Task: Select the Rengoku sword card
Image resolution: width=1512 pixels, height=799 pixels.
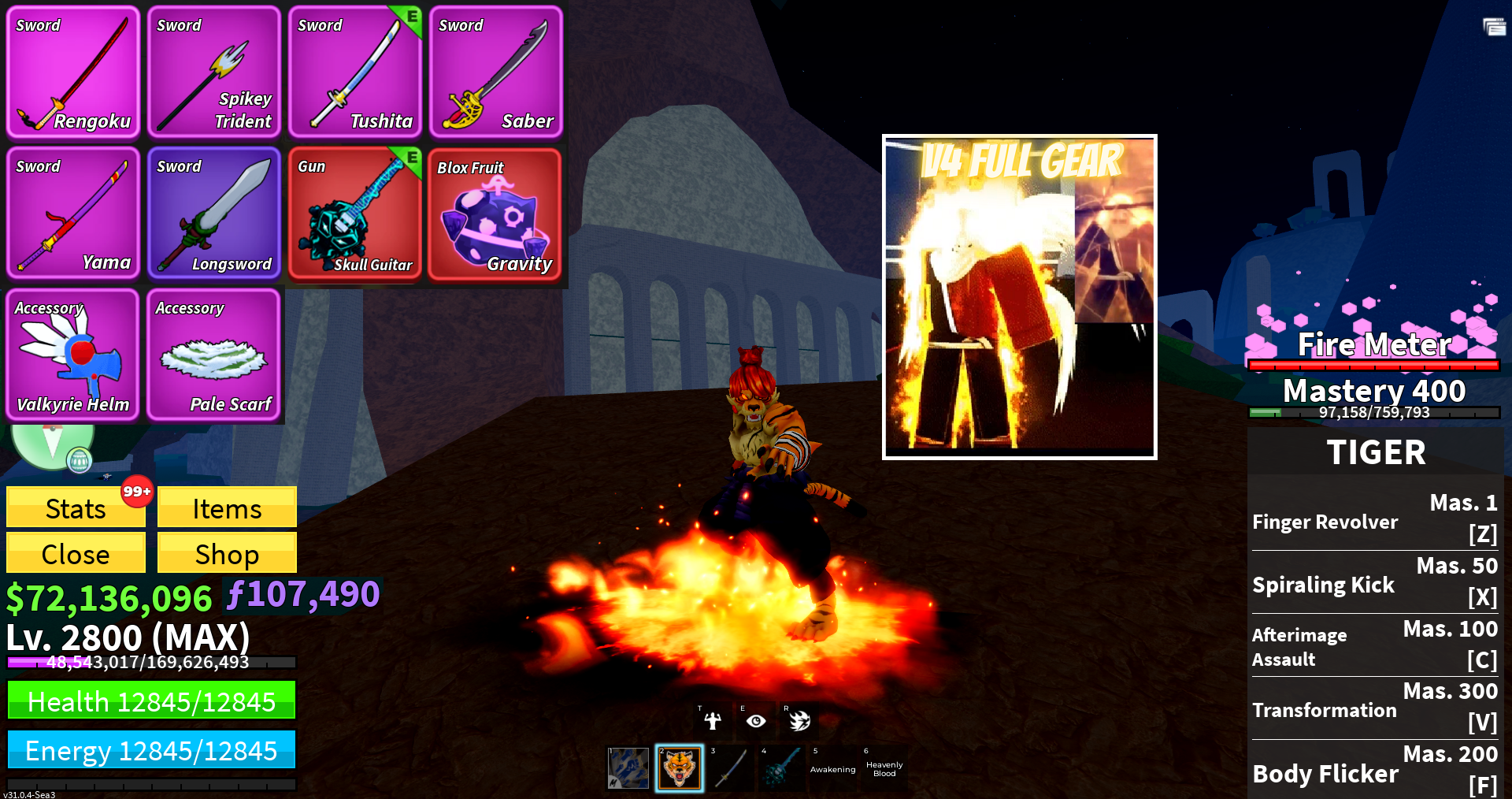Action: 73,72
